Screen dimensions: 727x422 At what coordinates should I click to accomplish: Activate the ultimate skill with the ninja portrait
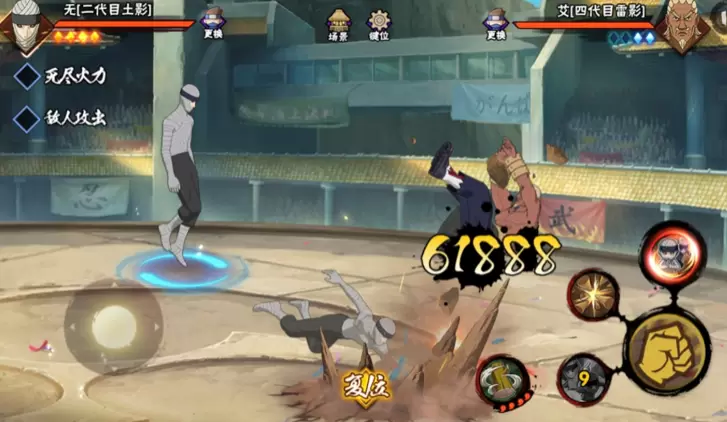click(671, 252)
